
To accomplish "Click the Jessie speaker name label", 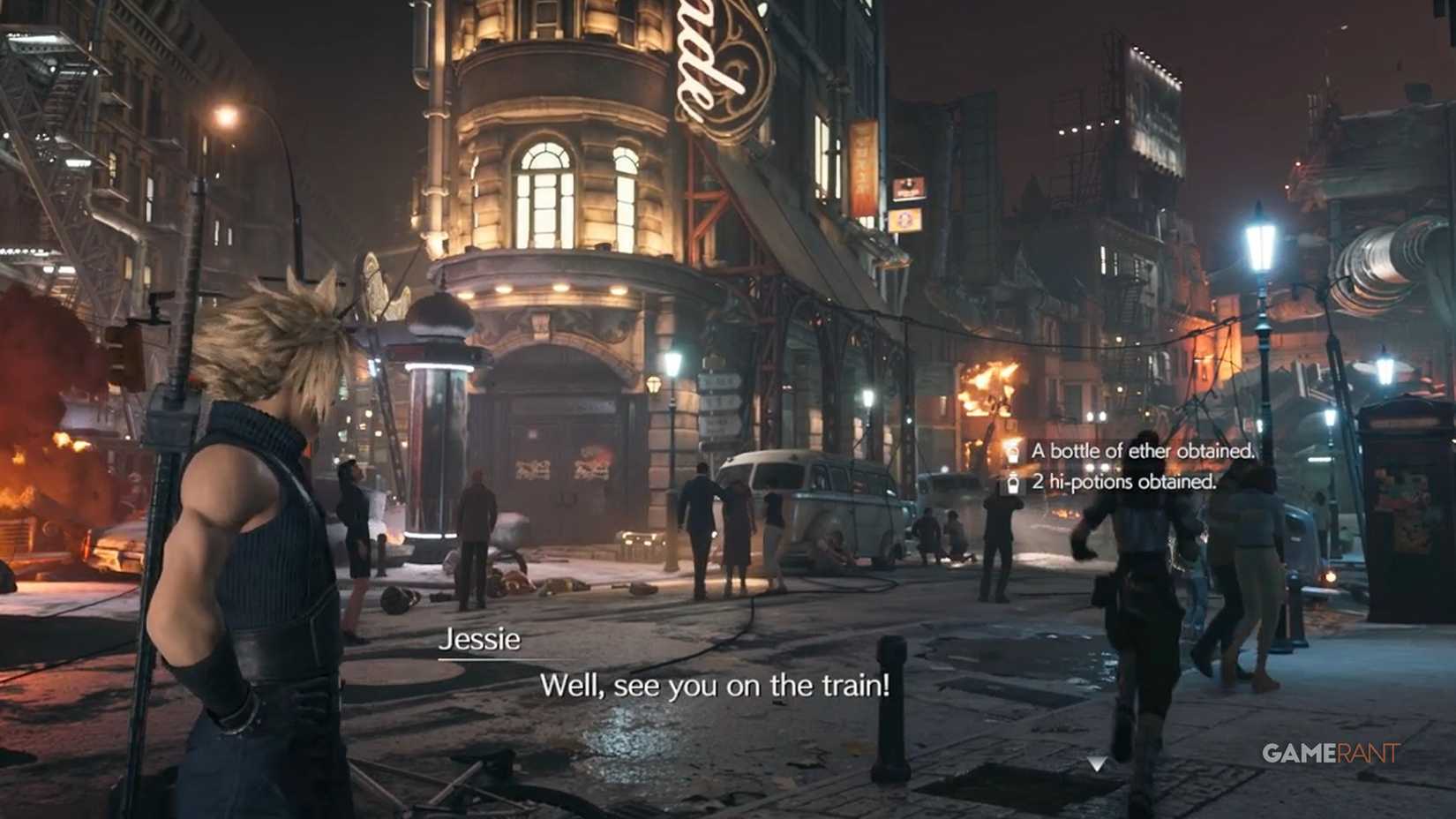I will click(480, 639).
